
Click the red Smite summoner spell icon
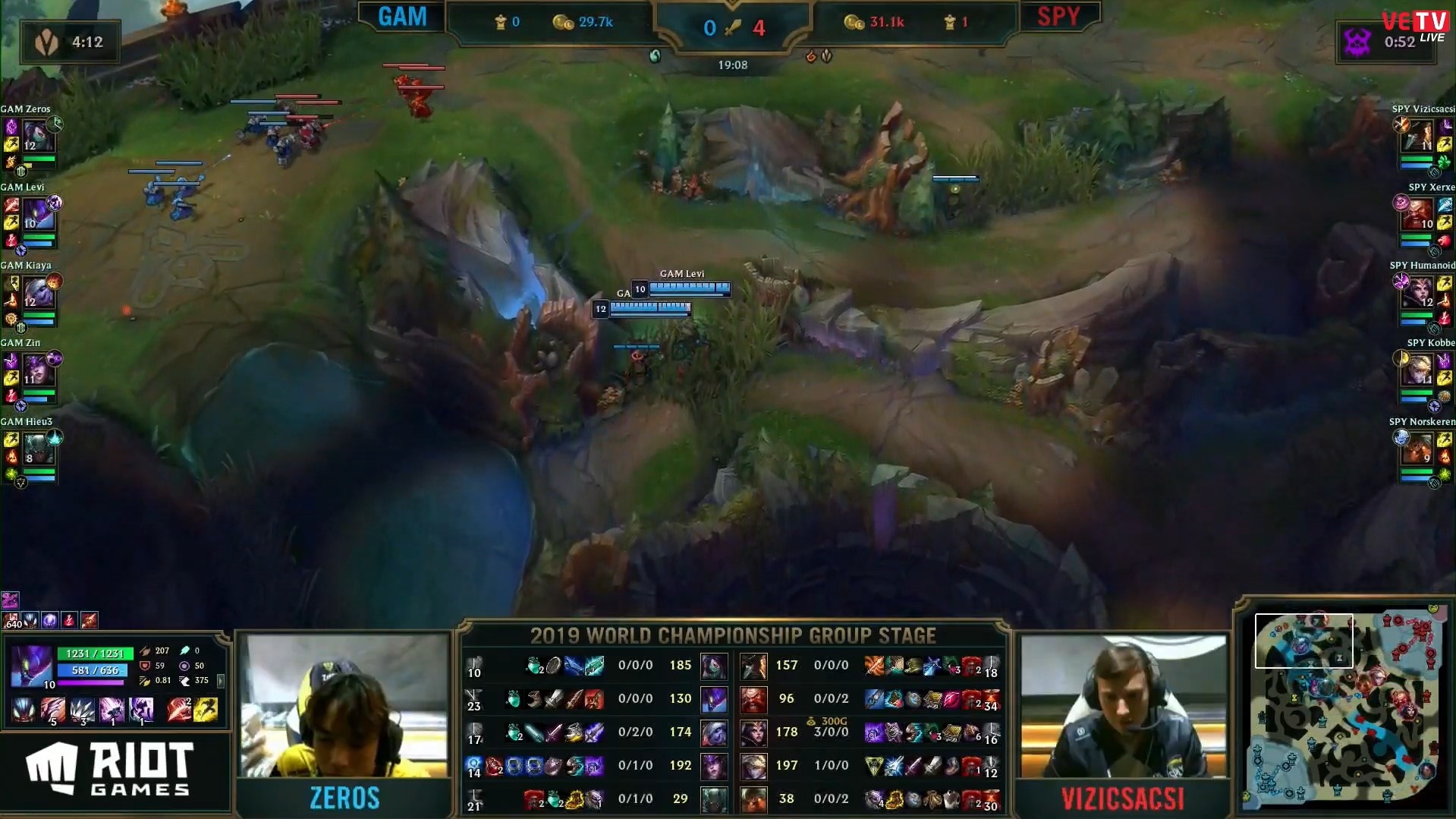pos(179,710)
